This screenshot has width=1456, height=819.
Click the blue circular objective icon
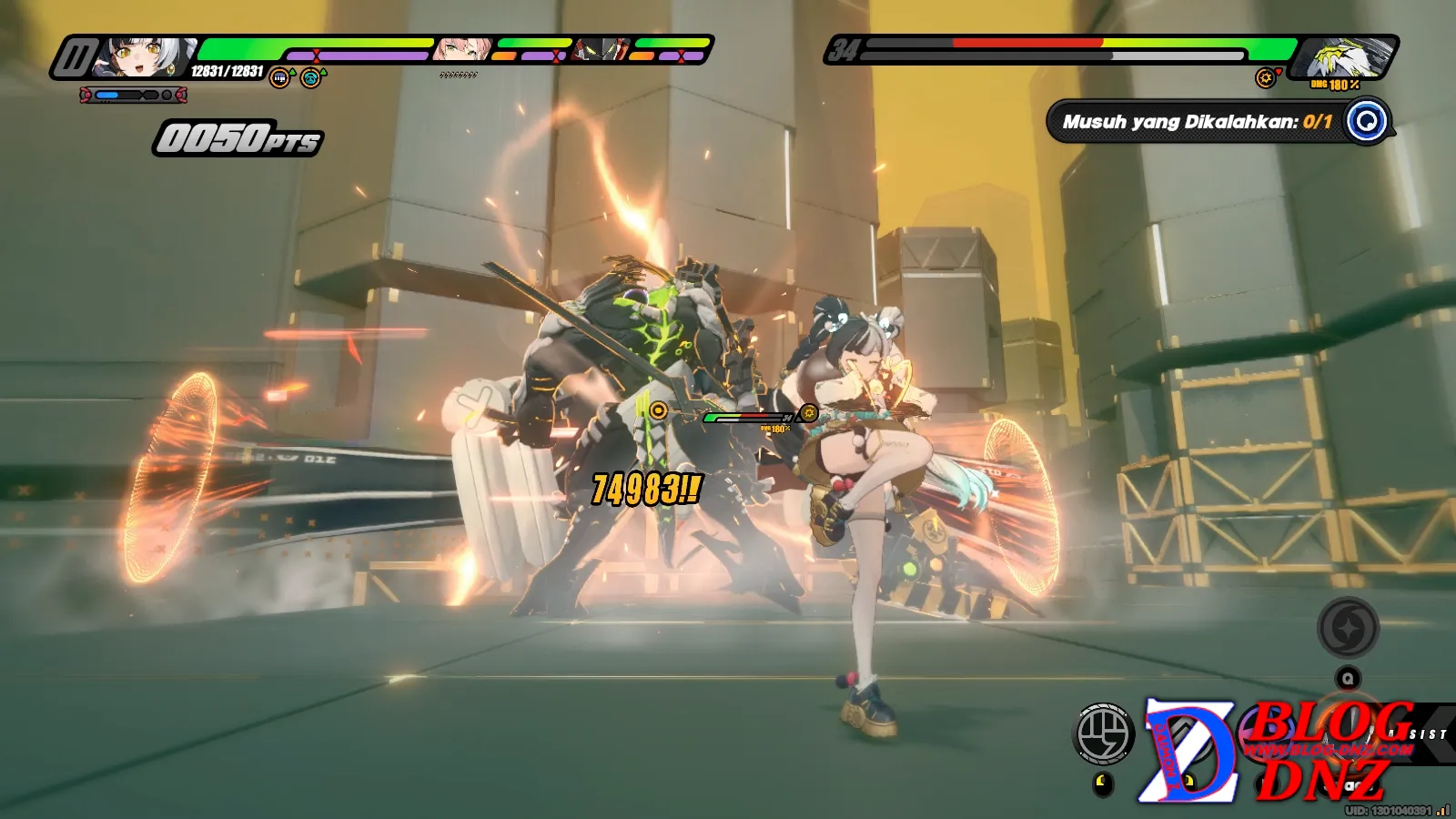(x=1366, y=121)
